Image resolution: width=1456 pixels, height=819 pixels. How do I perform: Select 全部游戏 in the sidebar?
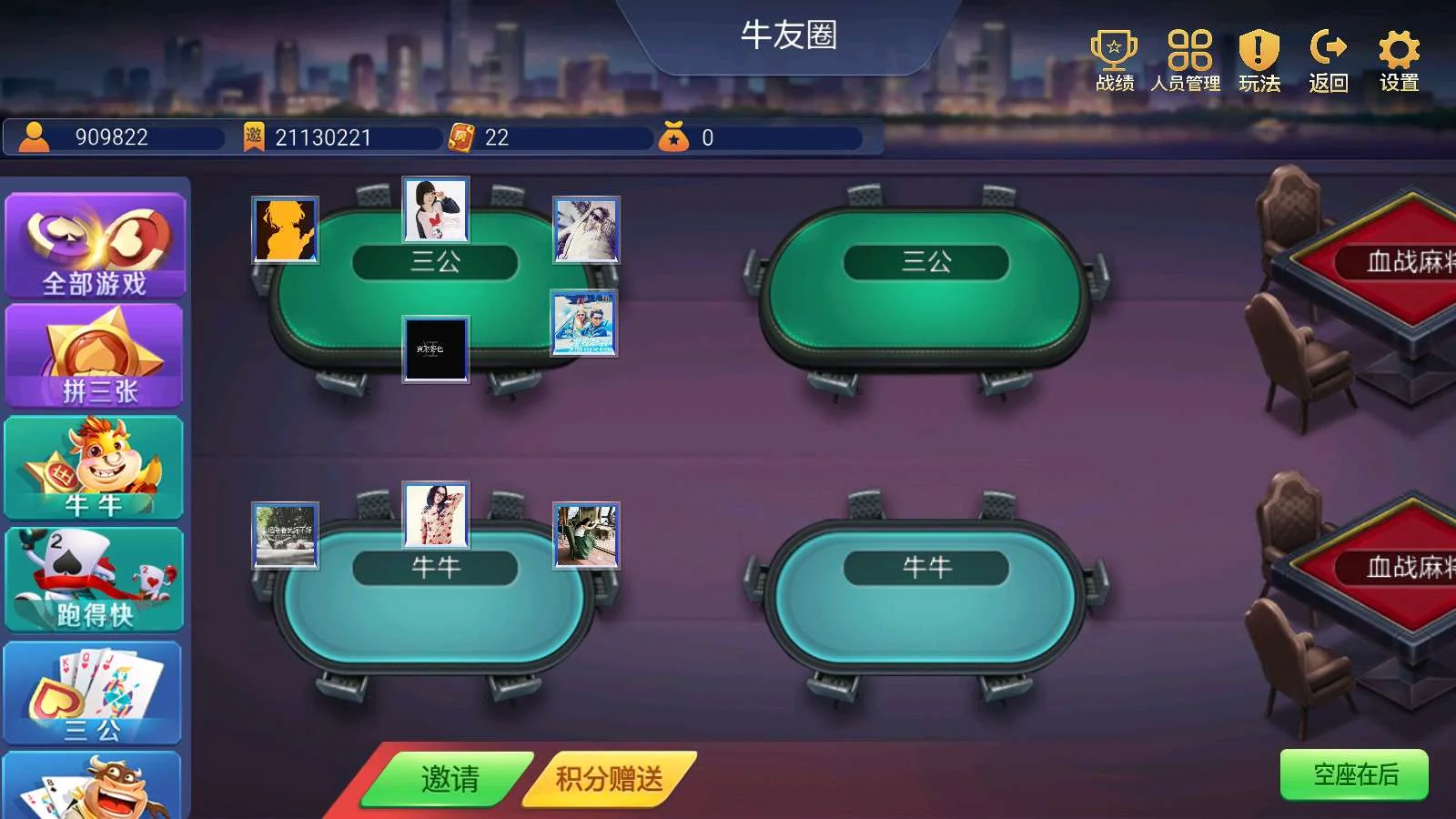(94, 244)
